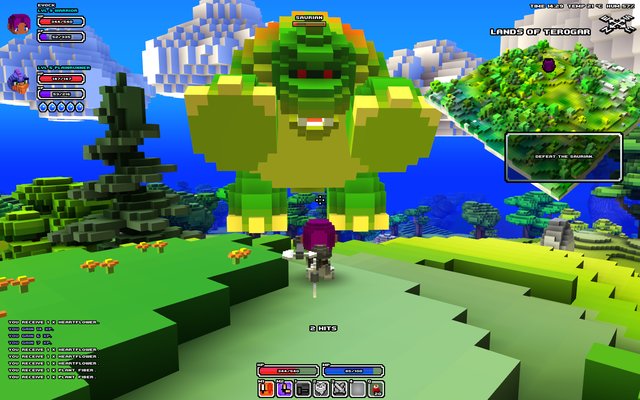Activate the crossed swords skill
The image size is (640, 400).
pyautogui.click(x=339, y=389)
